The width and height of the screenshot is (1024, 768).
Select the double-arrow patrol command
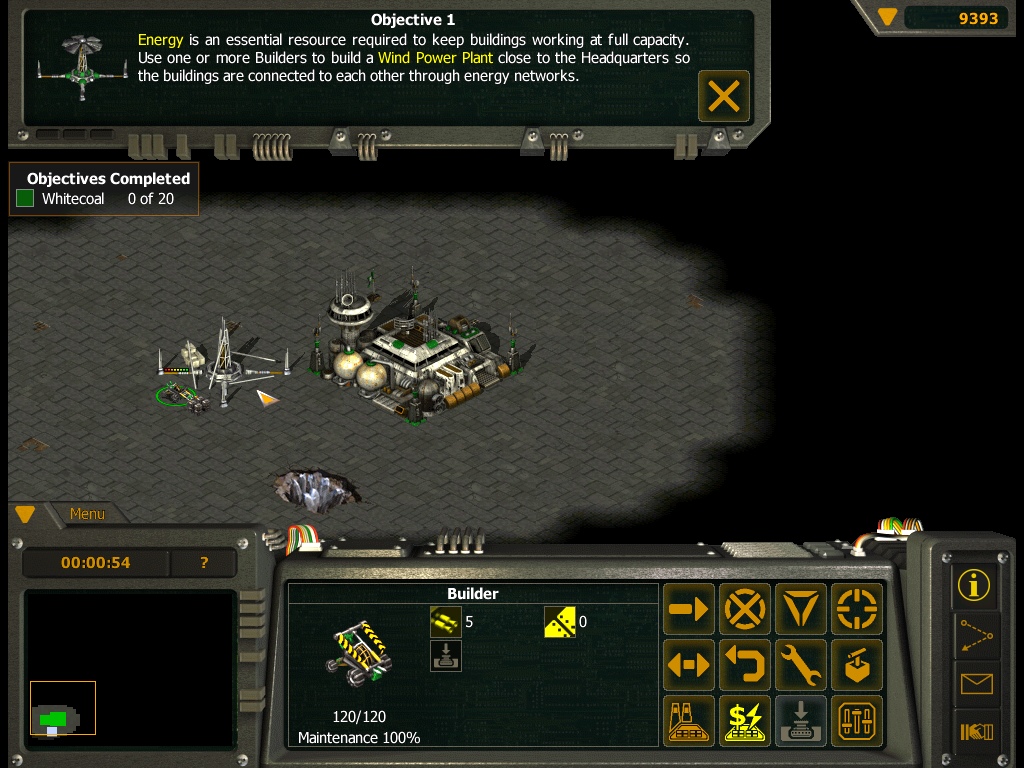689,665
